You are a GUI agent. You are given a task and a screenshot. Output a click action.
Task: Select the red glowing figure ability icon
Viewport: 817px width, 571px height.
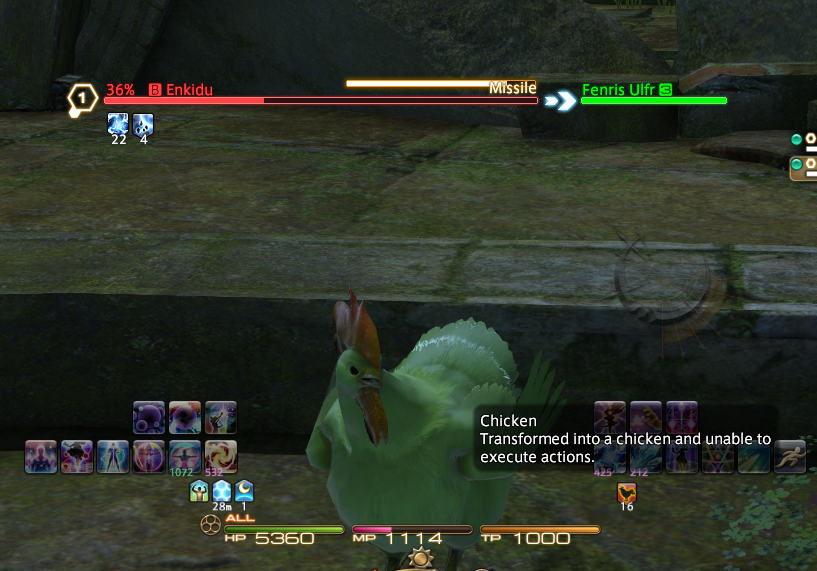coord(41,456)
